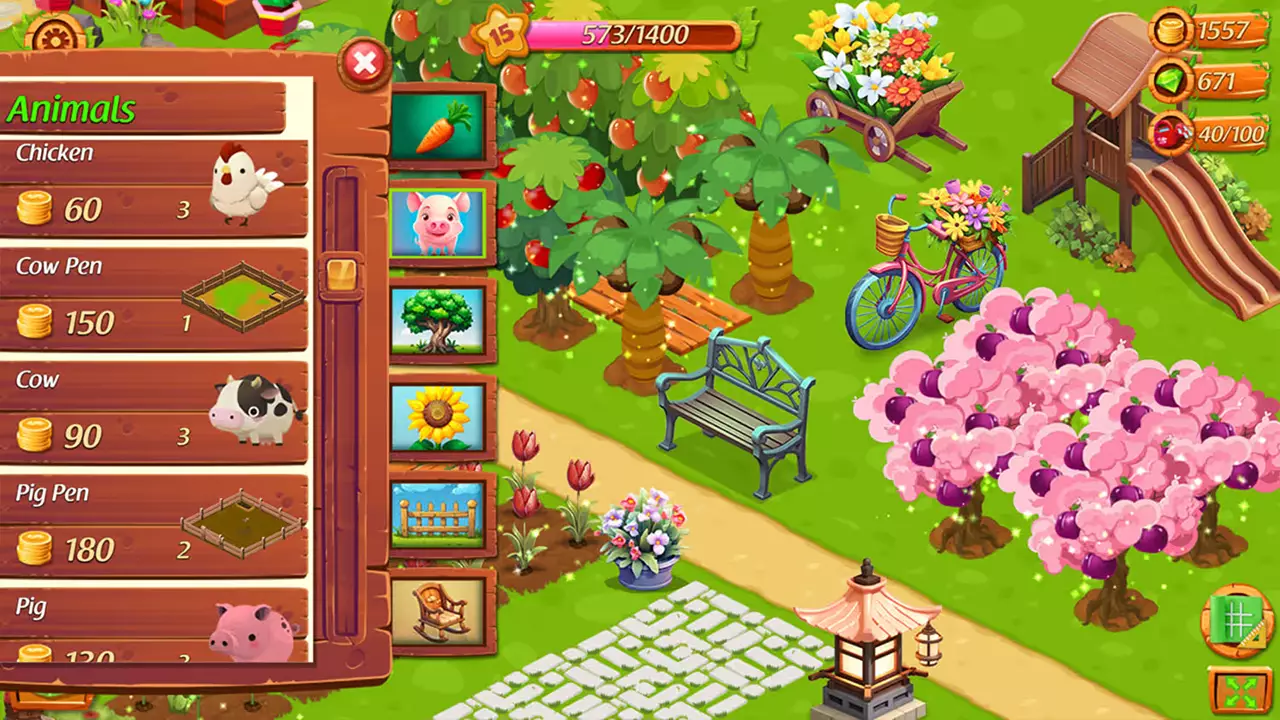Close the Animals panel
The height and width of the screenshot is (720, 1280).
click(x=365, y=64)
